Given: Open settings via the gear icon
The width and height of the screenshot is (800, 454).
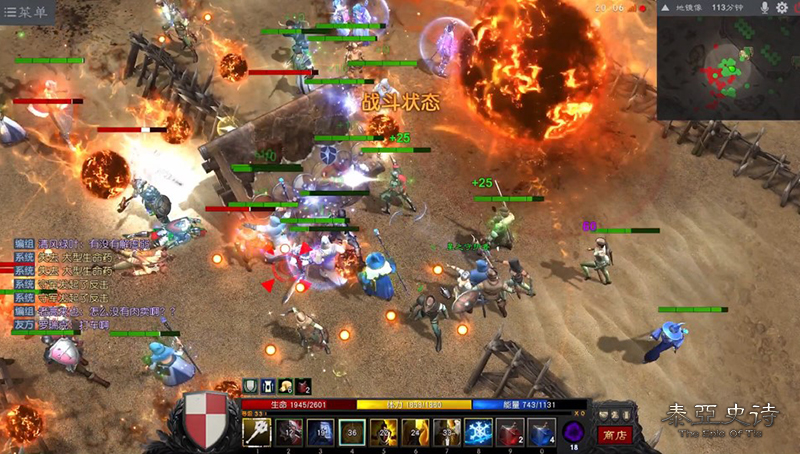Looking at the screenshot, I should [x=782, y=8].
